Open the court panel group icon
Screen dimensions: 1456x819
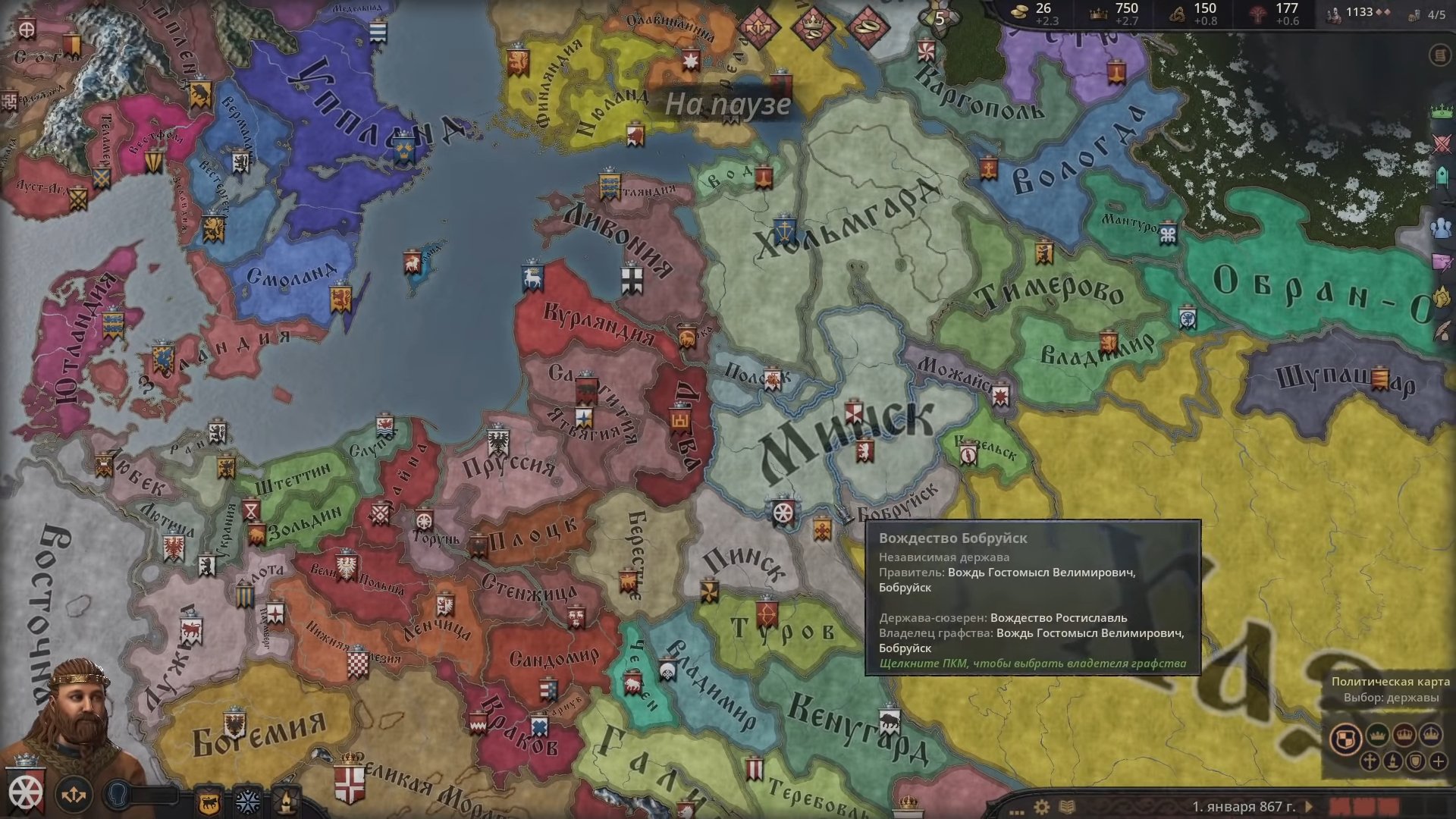click(1441, 227)
